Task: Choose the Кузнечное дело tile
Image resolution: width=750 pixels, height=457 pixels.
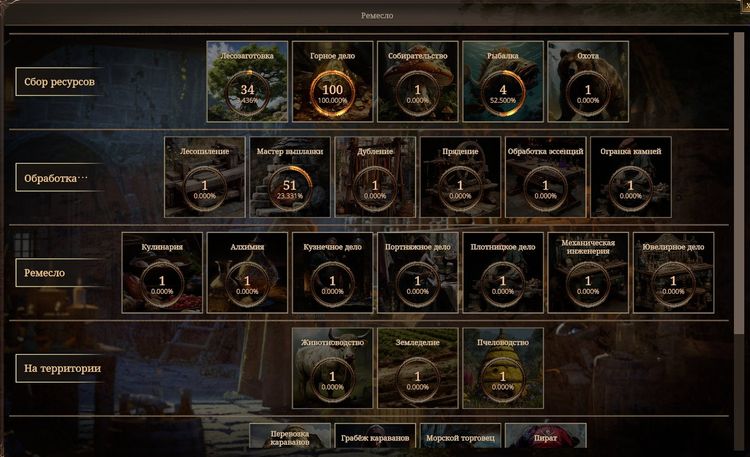Action: [x=332, y=272]
